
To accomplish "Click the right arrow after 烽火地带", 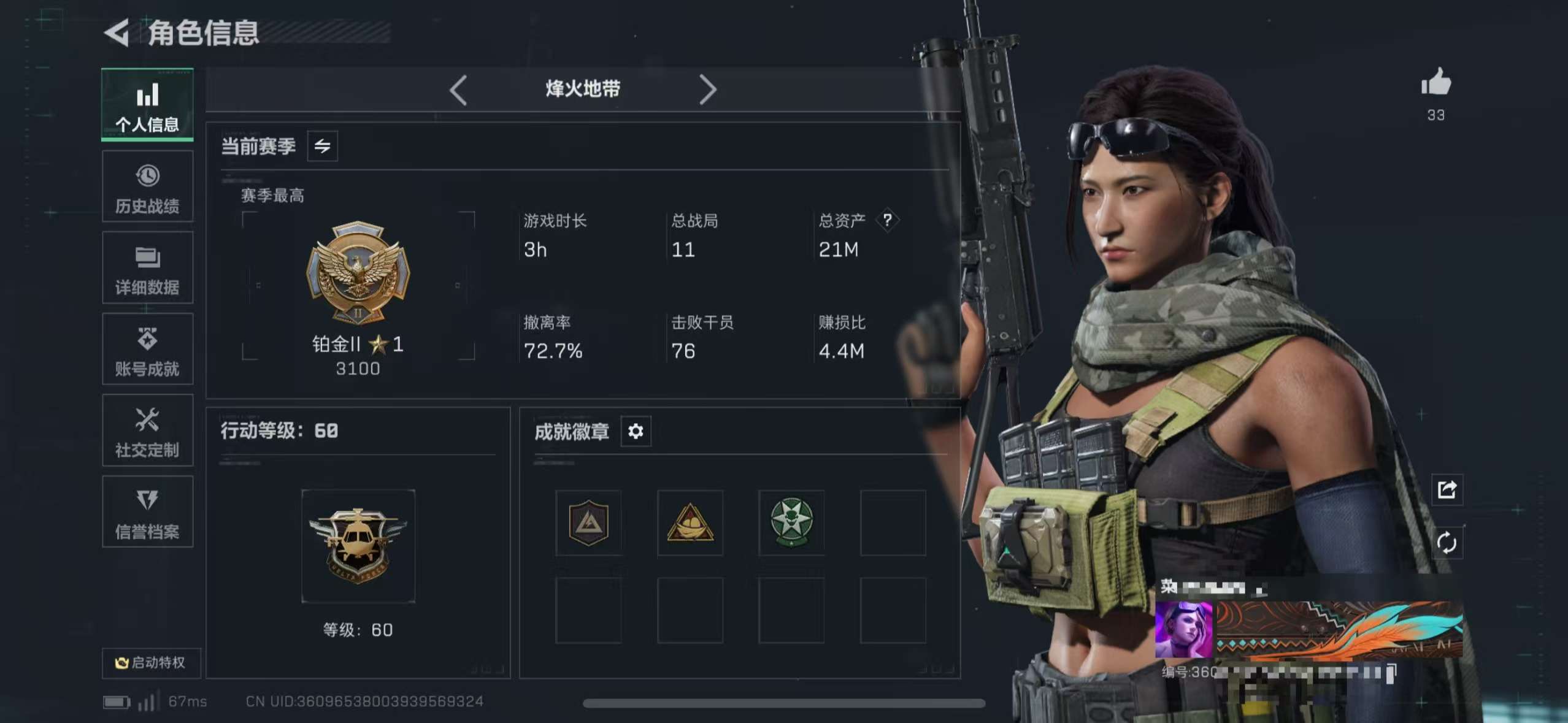I will pos(709,90).
